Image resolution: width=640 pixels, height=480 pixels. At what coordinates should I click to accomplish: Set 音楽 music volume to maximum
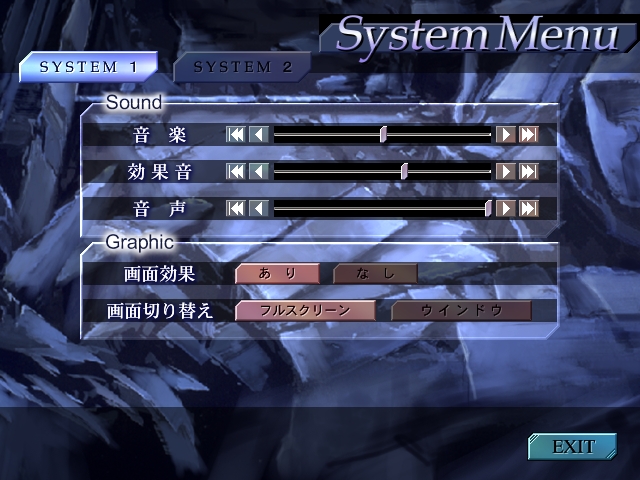click(529, 134)
